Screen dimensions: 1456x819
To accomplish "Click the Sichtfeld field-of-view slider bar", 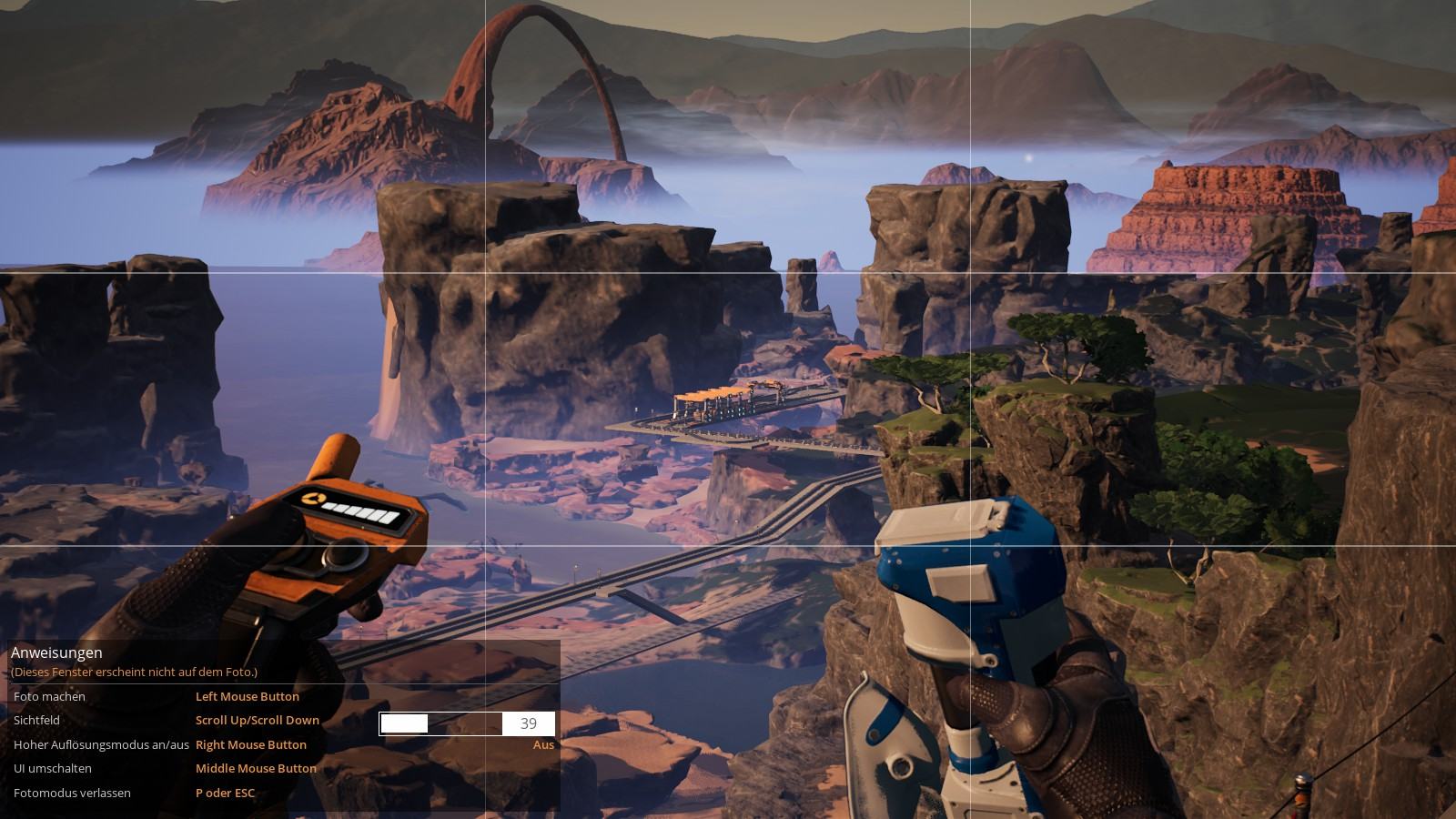I will 440,723.
